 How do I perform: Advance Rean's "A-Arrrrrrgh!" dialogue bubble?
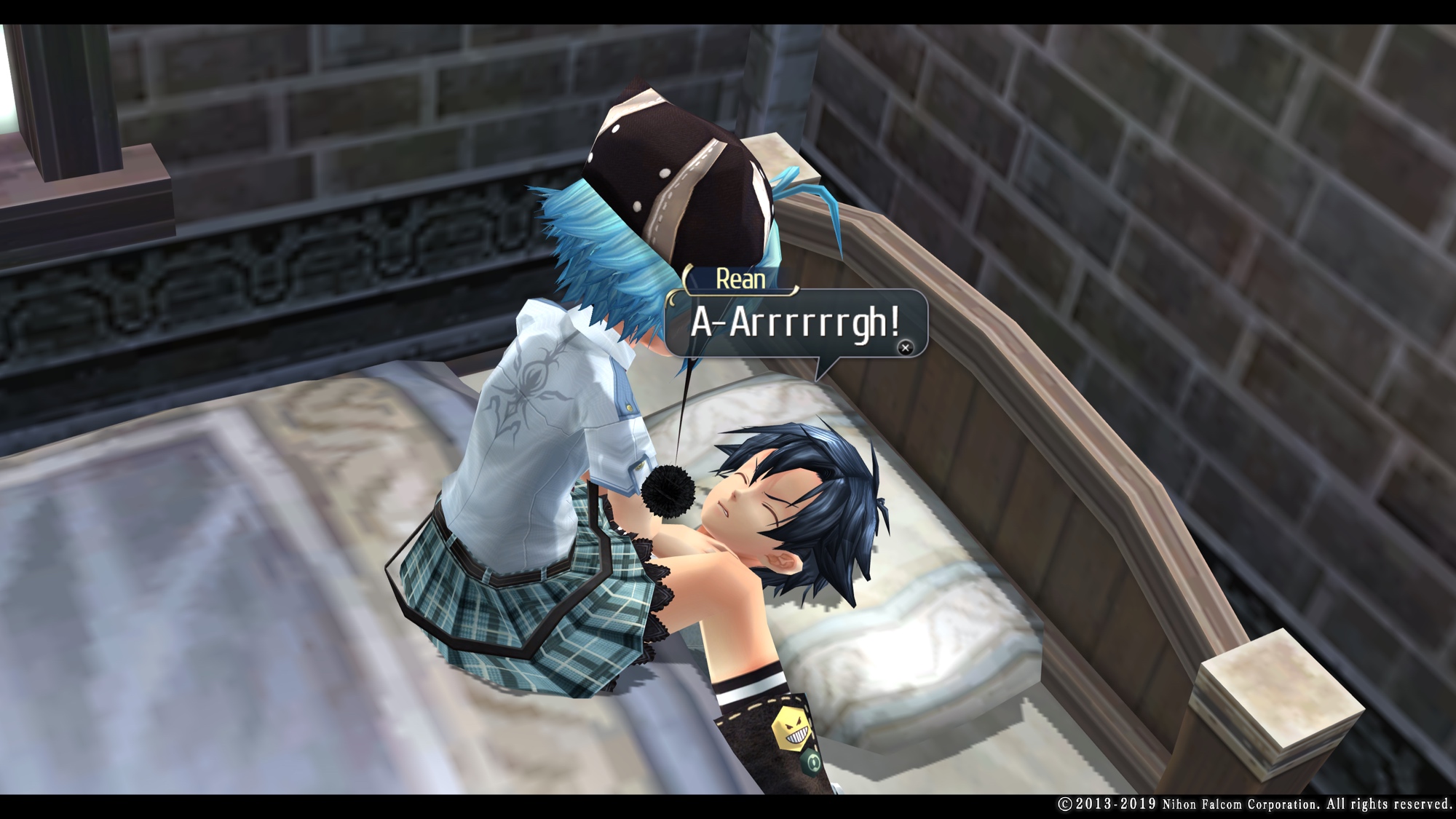point(905,348)
